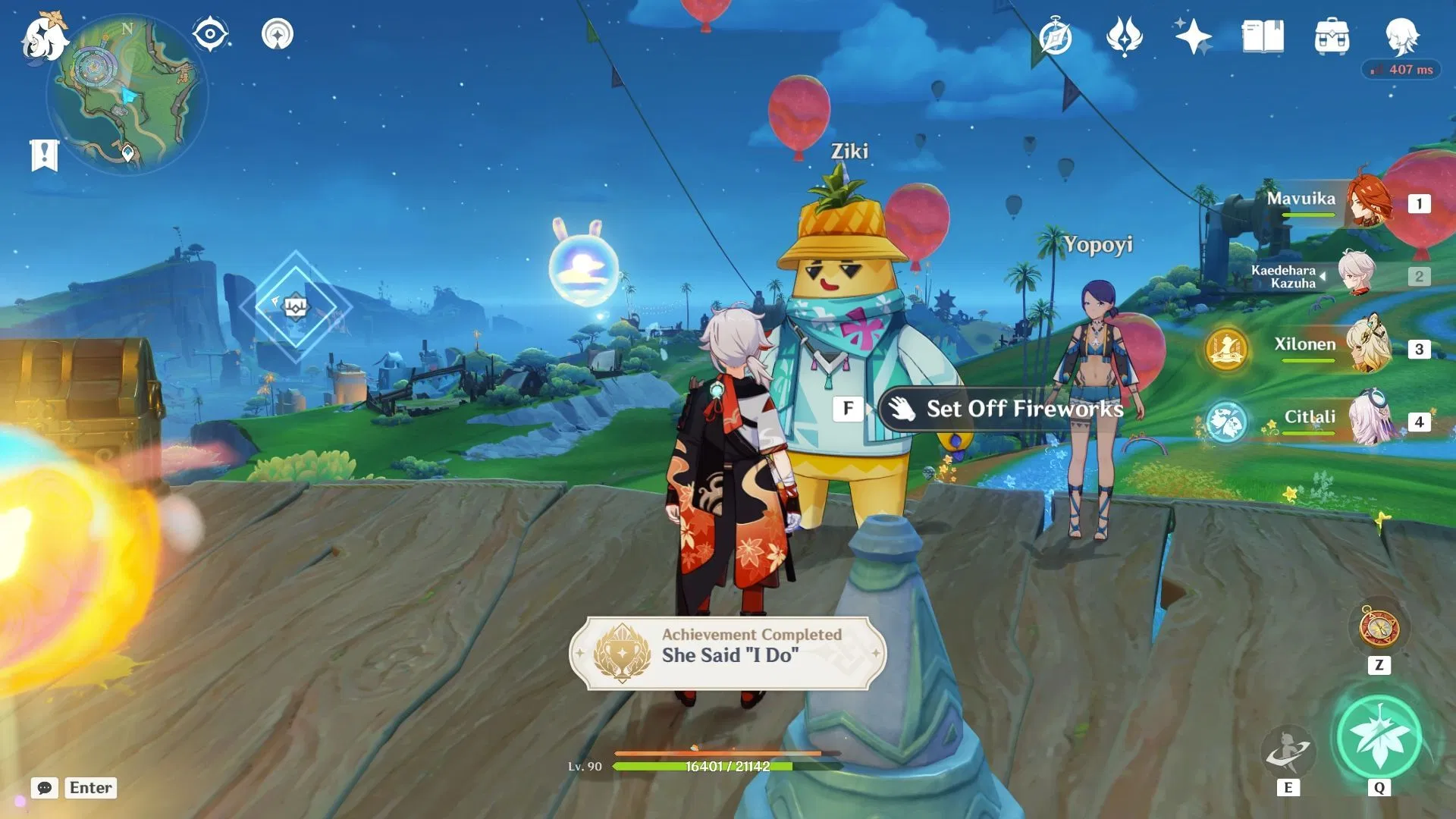Activate Kazuha's Elemental Skill icon
This screenshot has width=1456, height=819.
click(1288, 750)
